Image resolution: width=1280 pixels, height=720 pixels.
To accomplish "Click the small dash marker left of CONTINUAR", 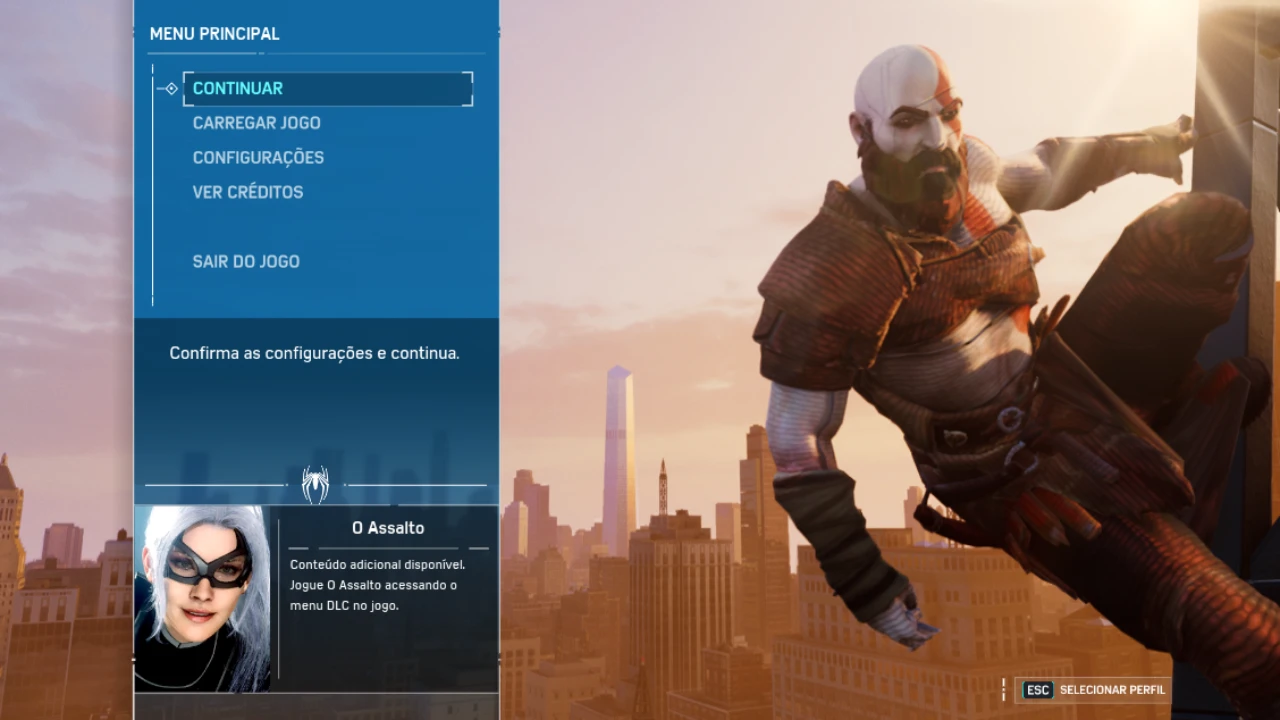I will click(157, 88).
